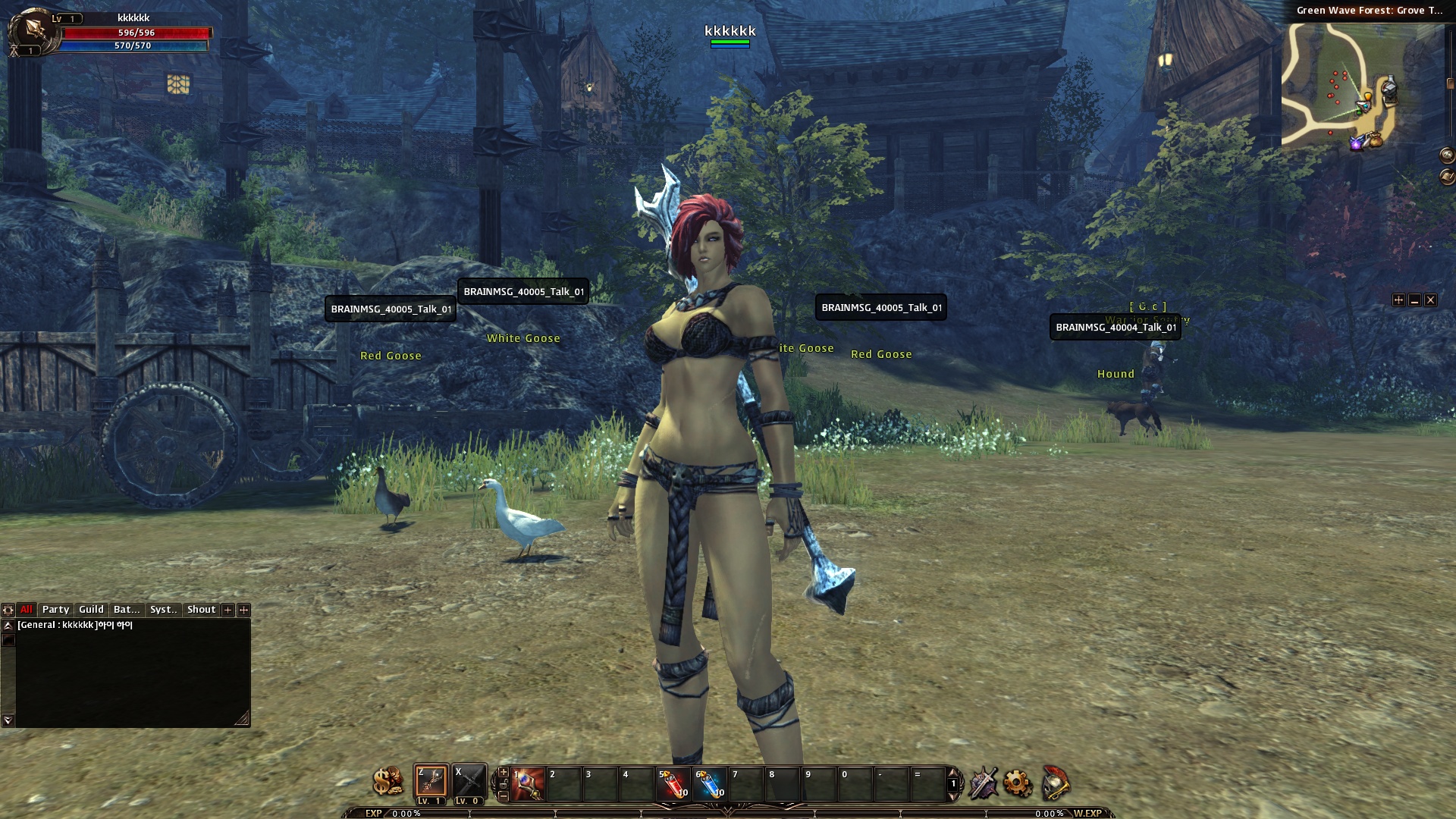Open the helmet with horn icon
The image size is (1456, 819).
pos(1055,783)
